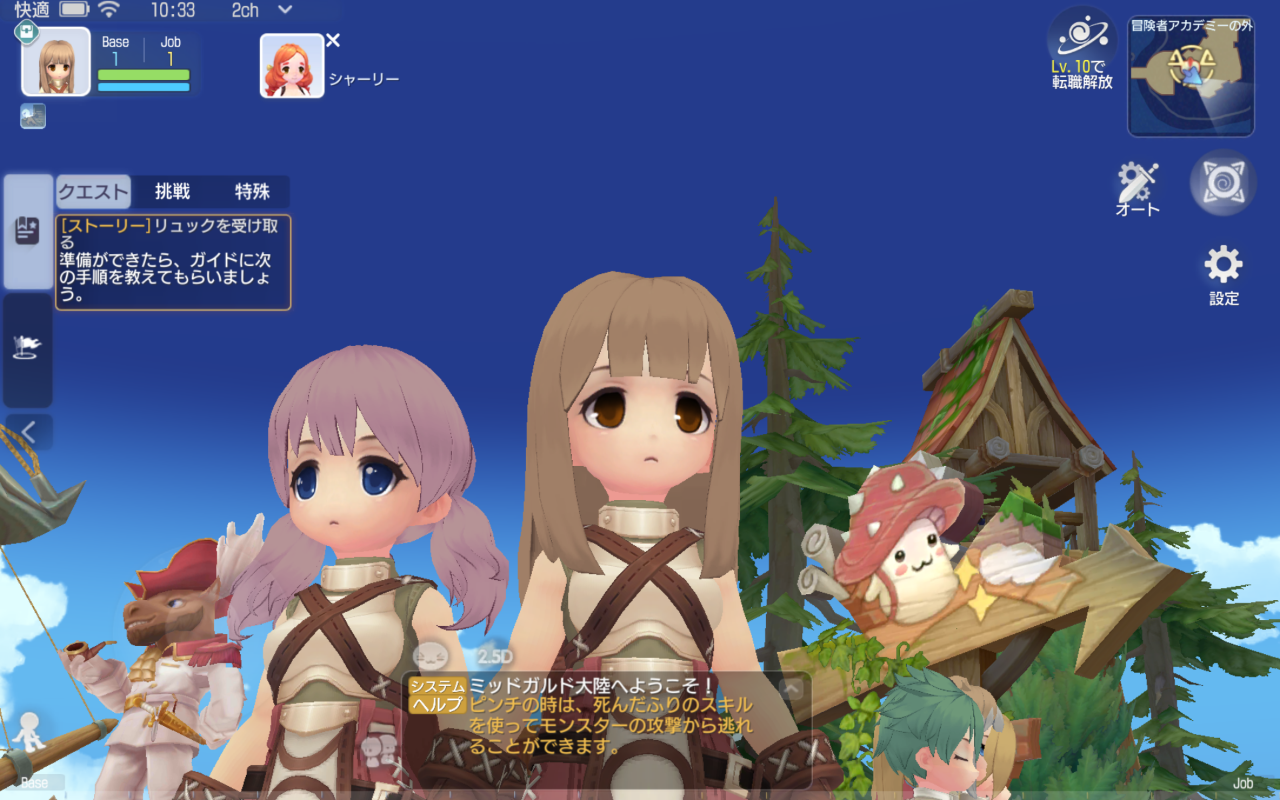Screen dimensions: 1280x800
Task: Expand the chat box with the up arrow
Action: point(791,687)
